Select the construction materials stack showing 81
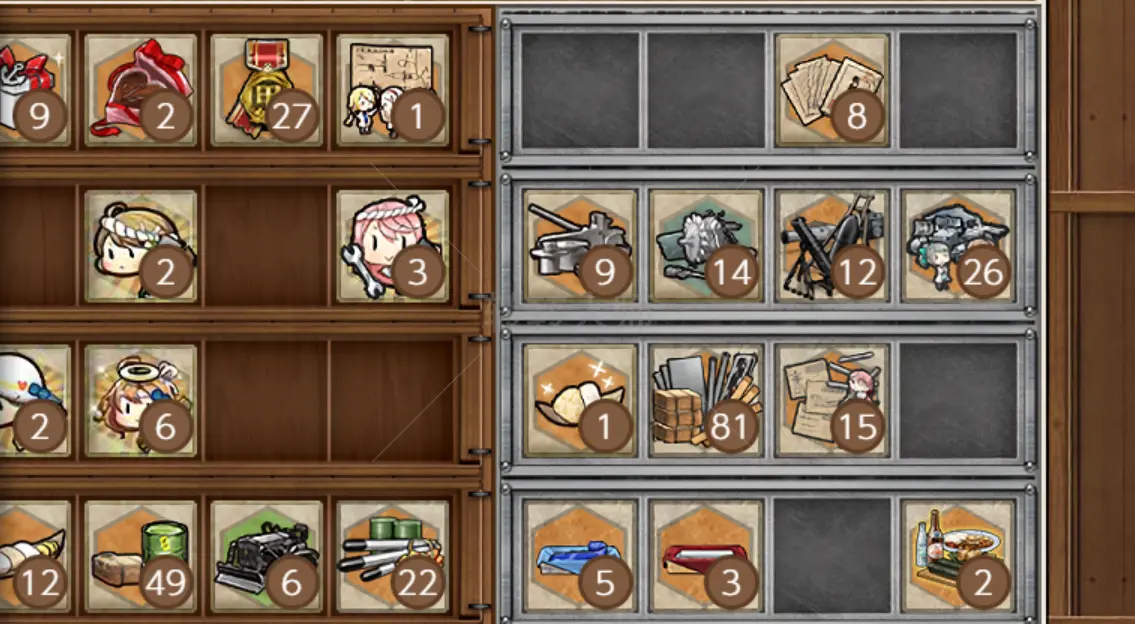Viewport: 1135px width, 624px height. click(706, 401)
